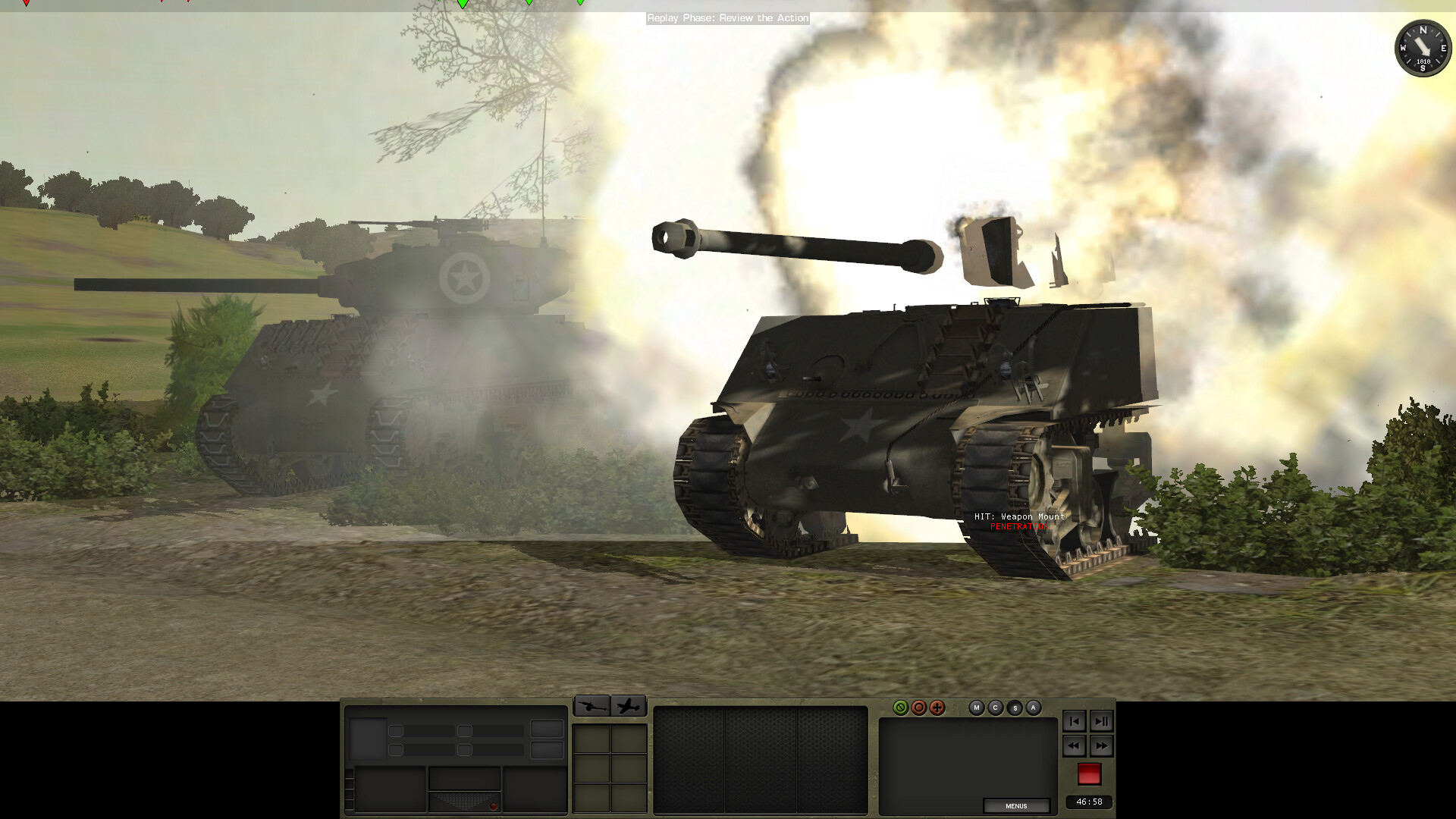Rewind the replay

[1075, 746]
